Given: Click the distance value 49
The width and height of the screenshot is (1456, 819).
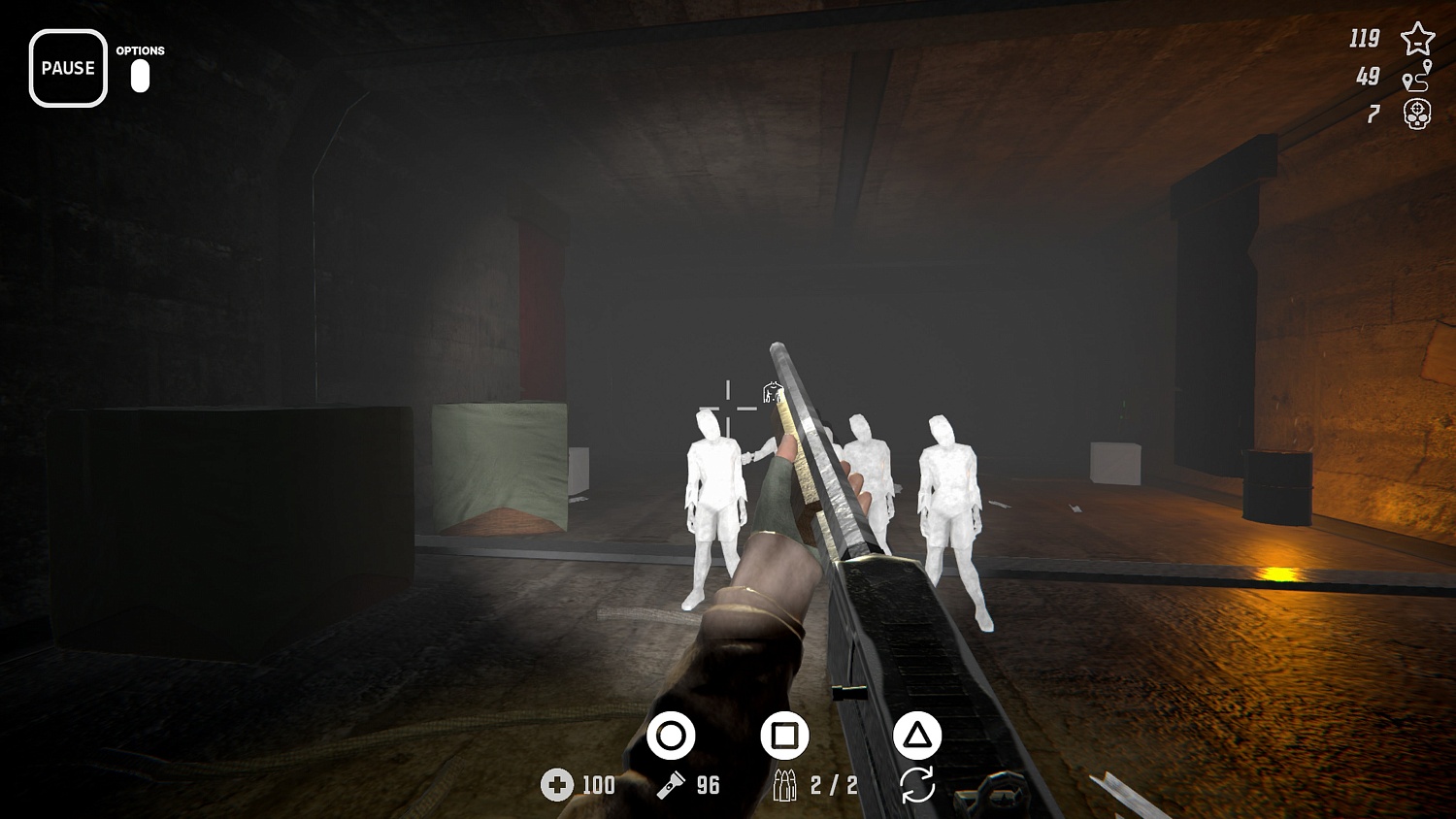Looking at the screenshot, I should (1369, 76).
